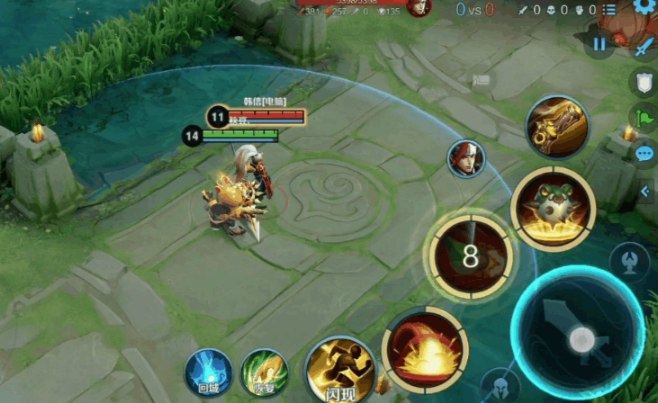The width and height of the screenshot is (658, 403).
Task: Collapse the signal panel arrow
Action: tap(644, 190)
